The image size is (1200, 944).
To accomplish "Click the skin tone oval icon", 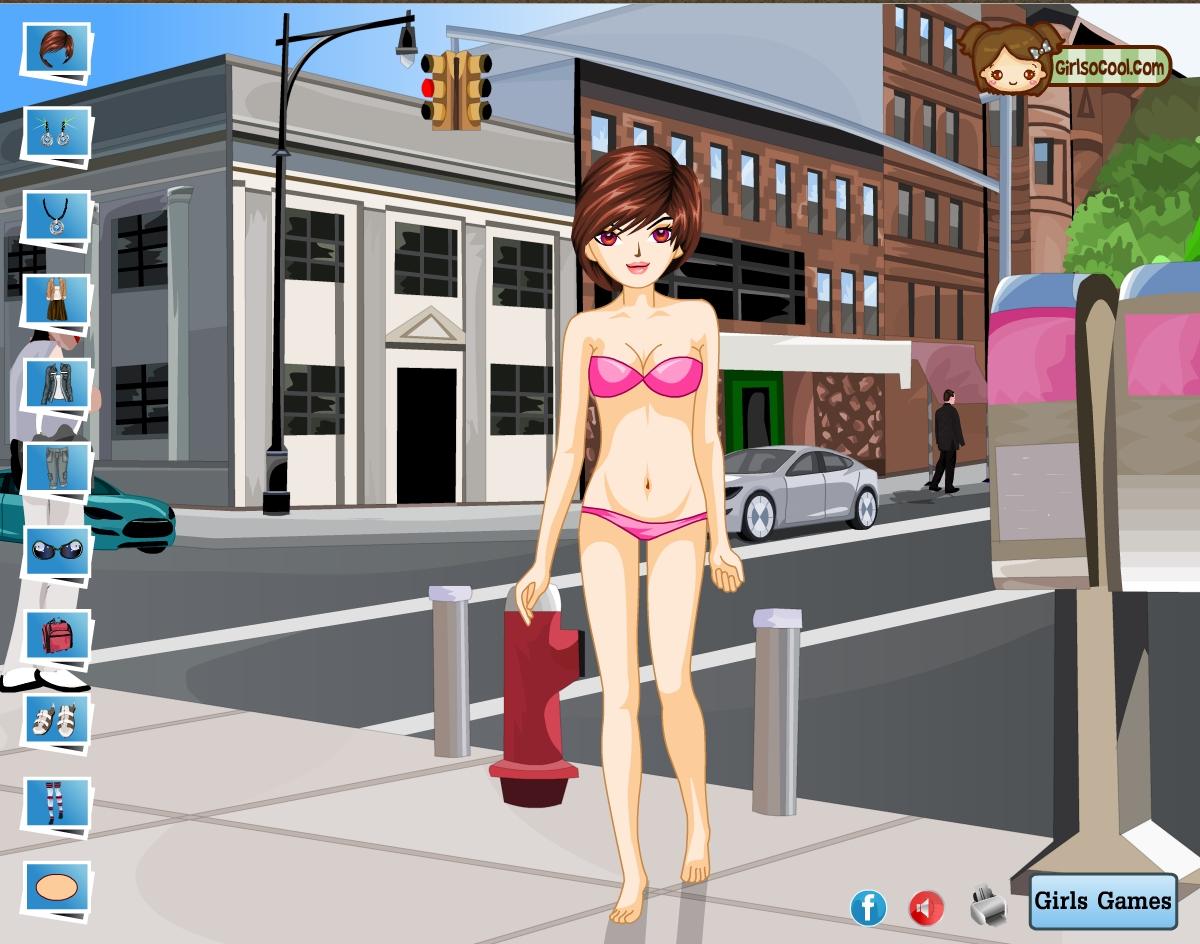I will point(56,887).
